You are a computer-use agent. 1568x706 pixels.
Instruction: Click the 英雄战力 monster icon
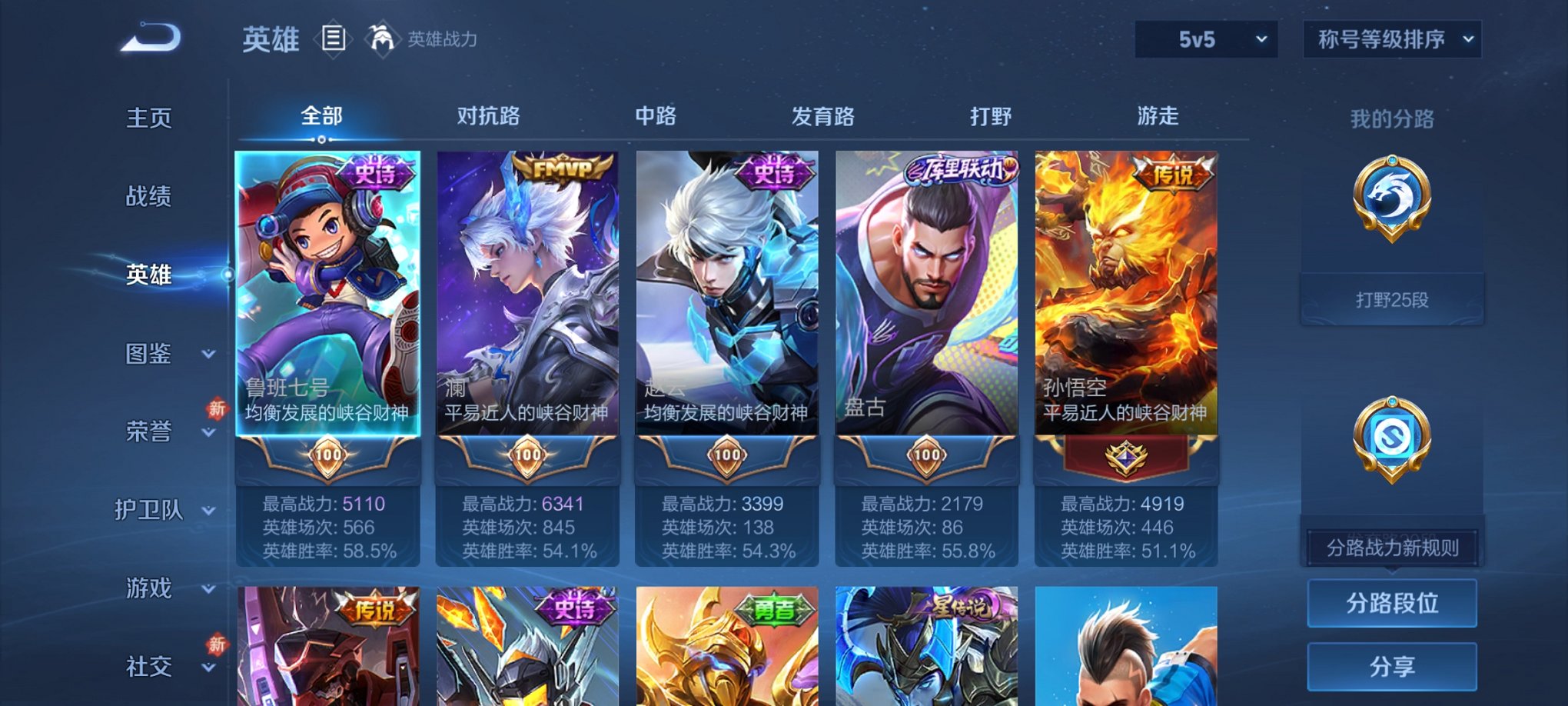point(381,37)
